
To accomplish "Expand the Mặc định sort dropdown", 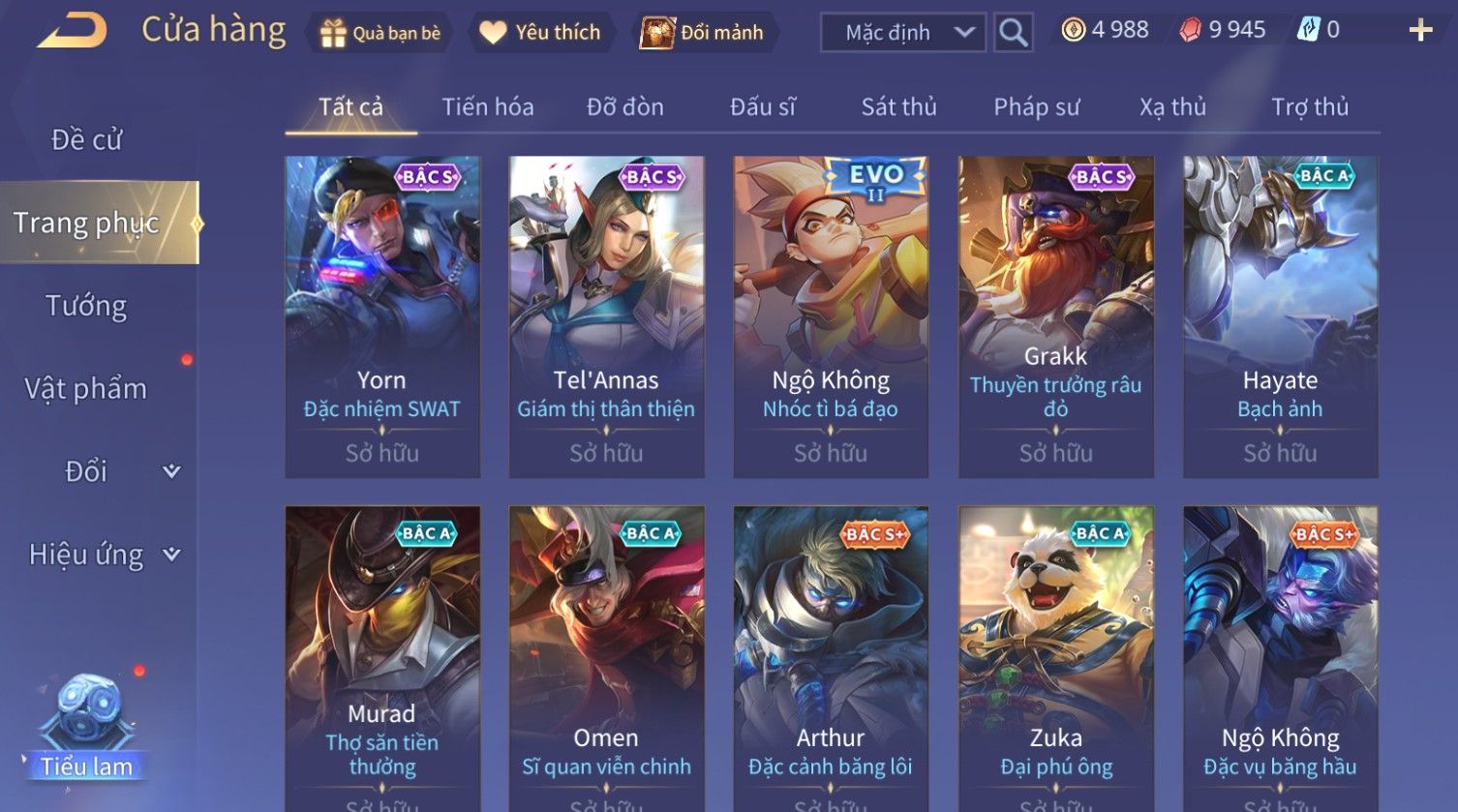I will coord(903,33).
